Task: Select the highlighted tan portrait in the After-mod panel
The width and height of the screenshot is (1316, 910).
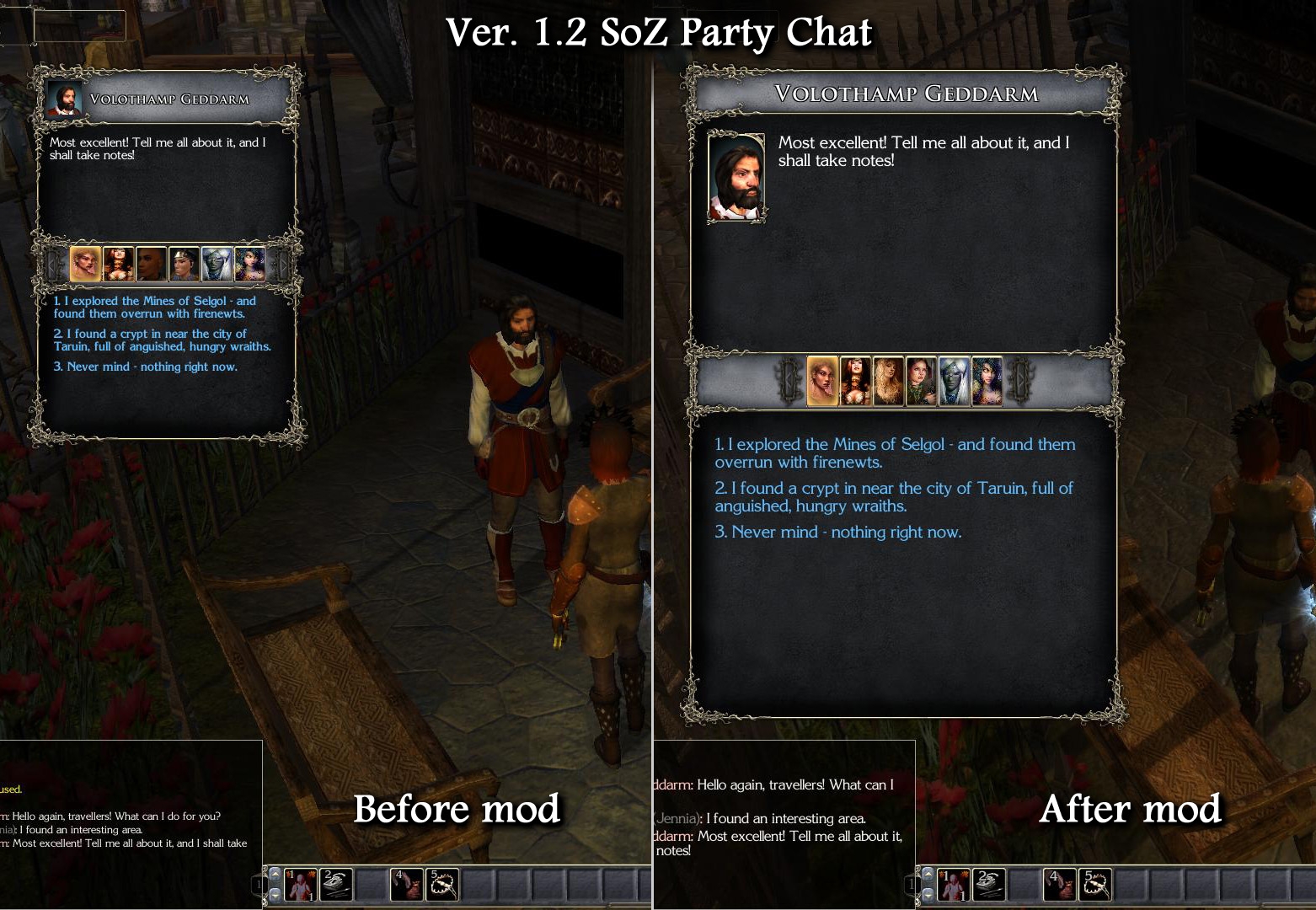Action: click(823, 382)
